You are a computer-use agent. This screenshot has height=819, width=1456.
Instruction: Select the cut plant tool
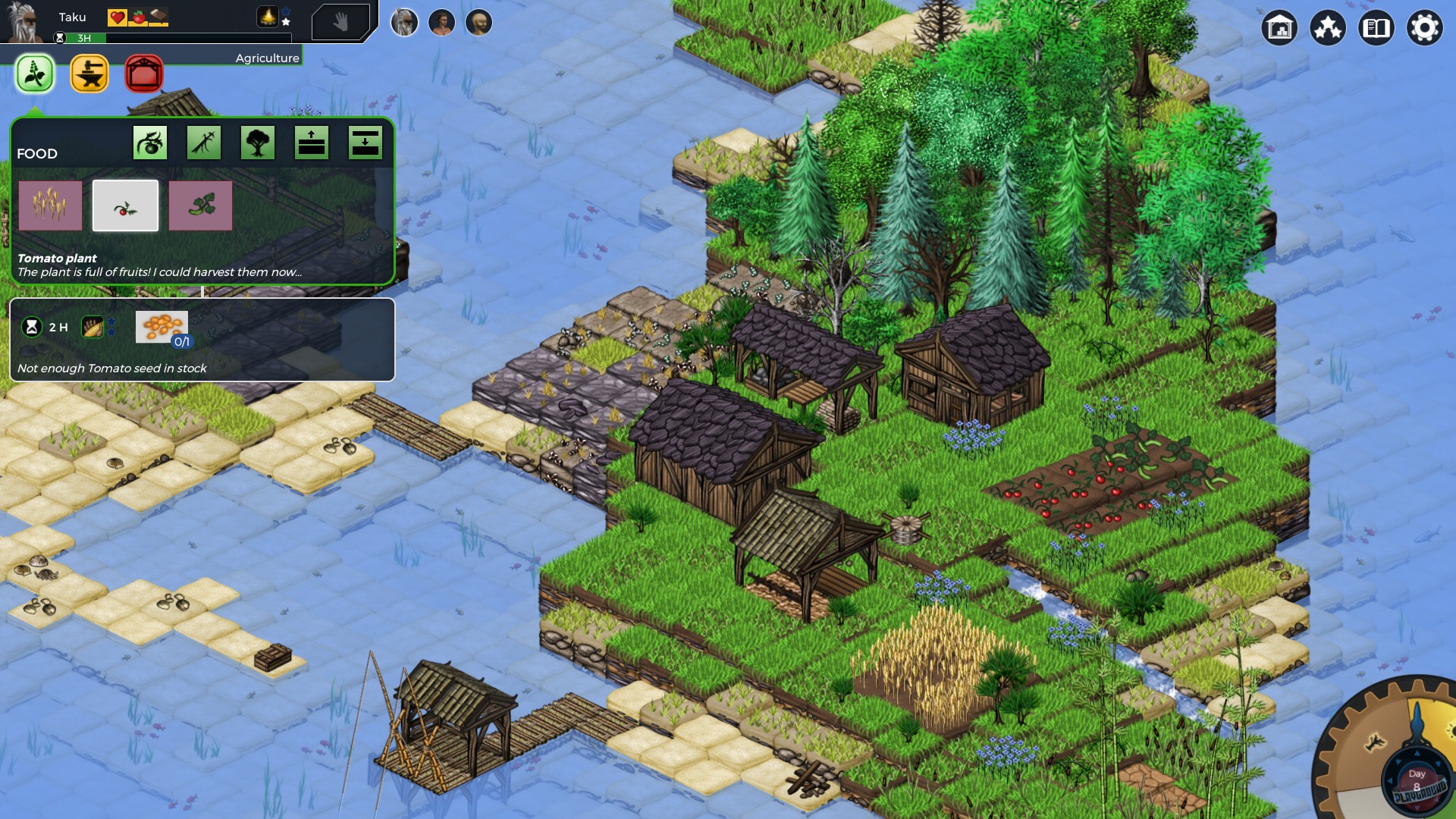(202, 142)
